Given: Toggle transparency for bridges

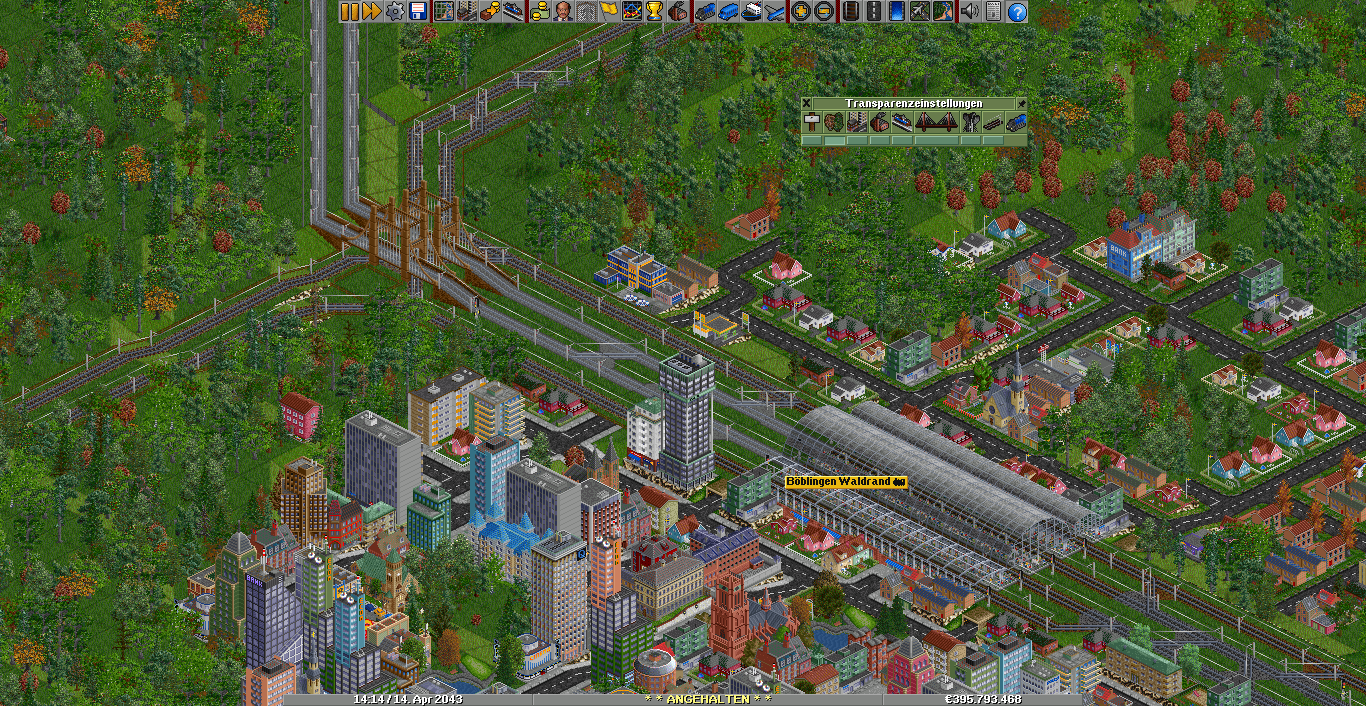Looking at the screenshot, I should 937,122.
